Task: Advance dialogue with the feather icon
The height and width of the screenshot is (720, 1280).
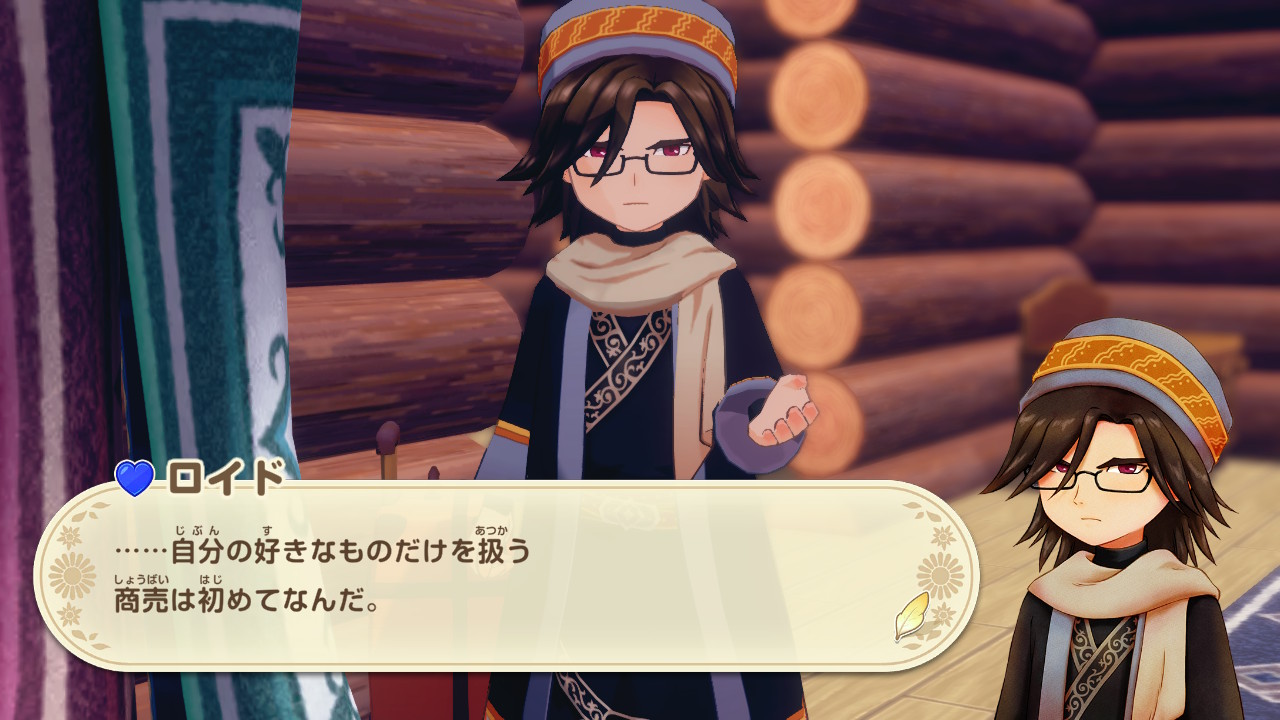Action: tap(911, 615)
